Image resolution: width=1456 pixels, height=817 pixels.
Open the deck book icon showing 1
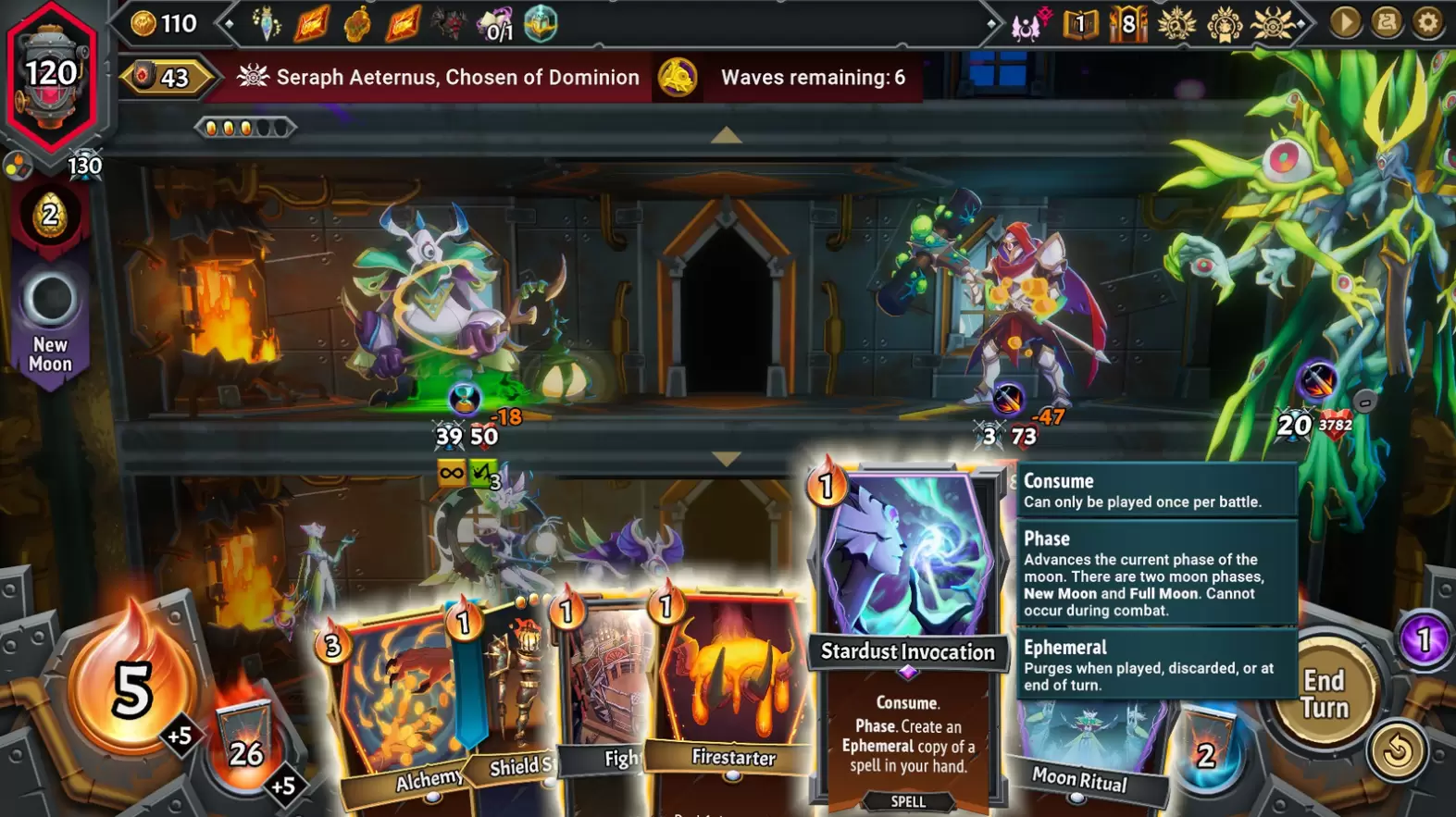[x=1080, y=24]
